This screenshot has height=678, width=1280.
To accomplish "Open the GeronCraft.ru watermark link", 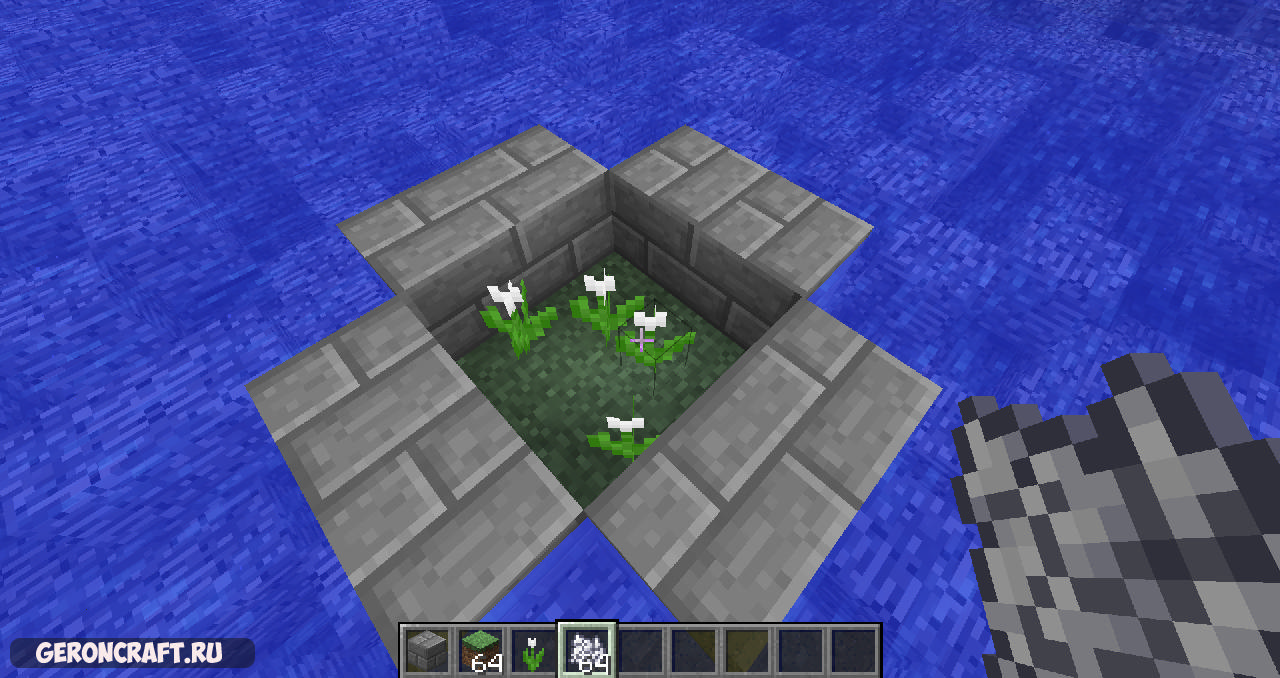I will coord(129,653).
